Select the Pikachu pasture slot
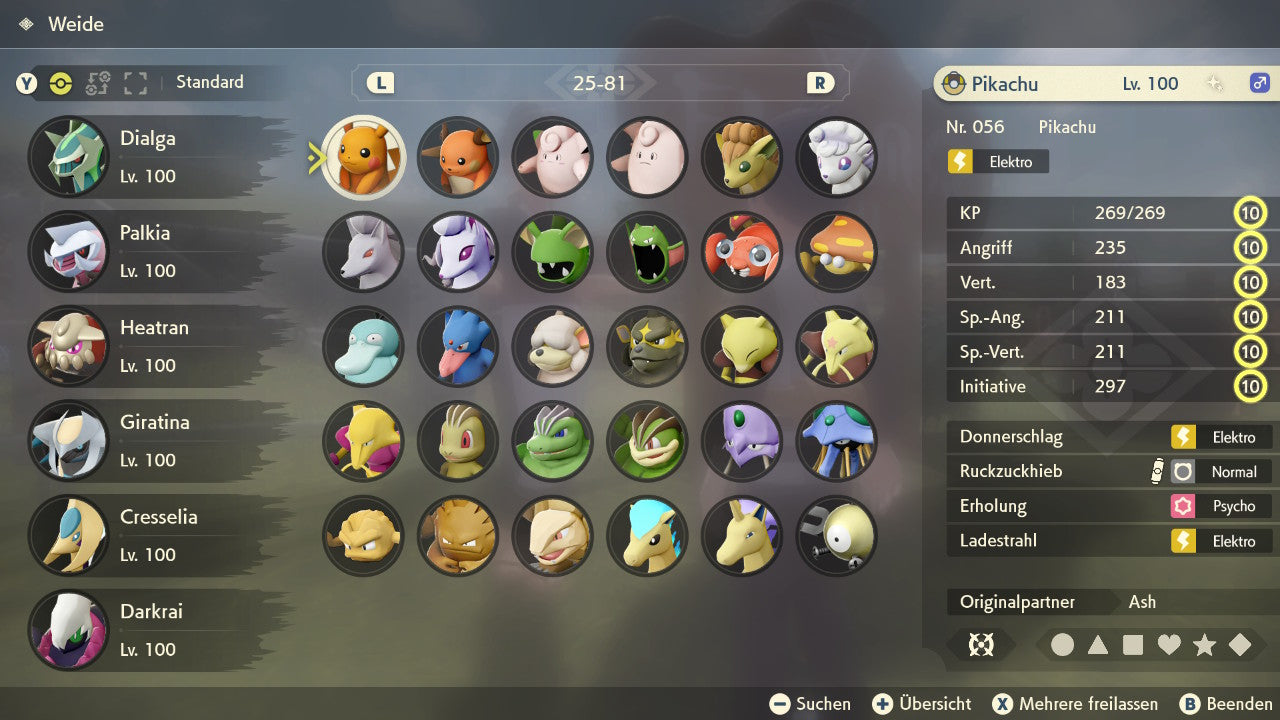1280x720 pixels. coord(364,157)
